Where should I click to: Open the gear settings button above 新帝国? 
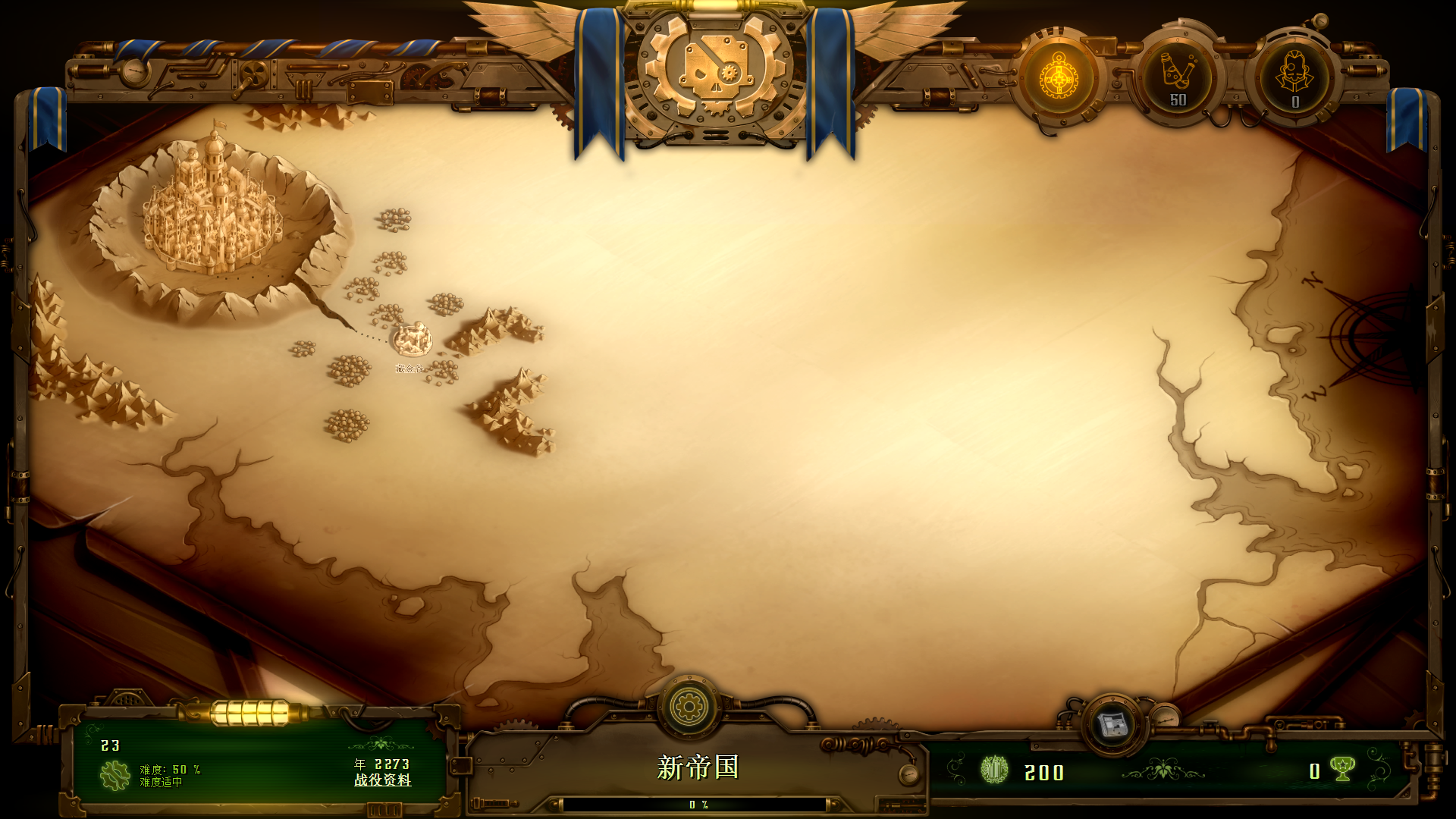[x=689, y=707]
